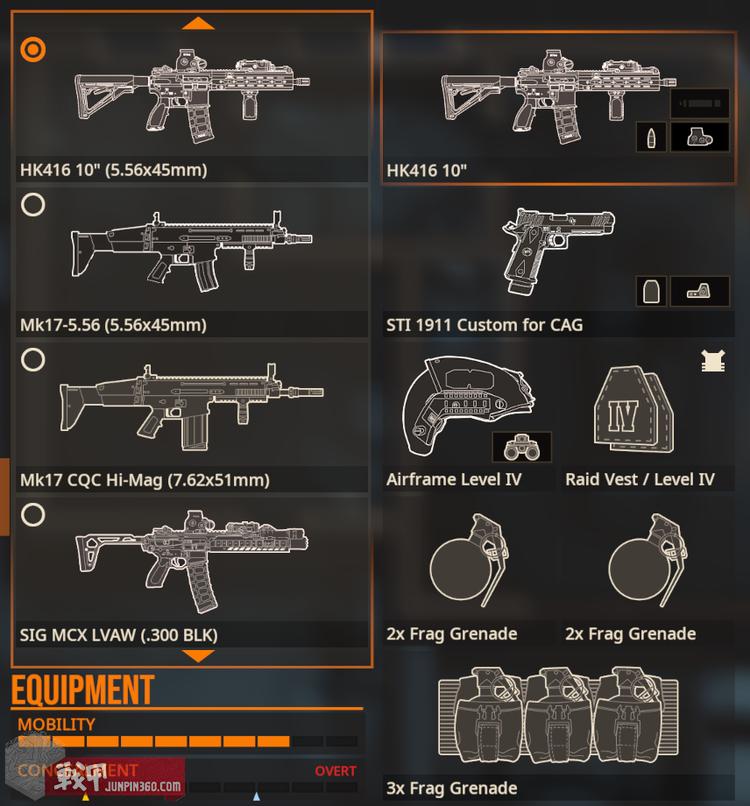Change the HK416 optic sight attachment
Viewport: 750px width, 806px height.
click(x=699, y=137)
